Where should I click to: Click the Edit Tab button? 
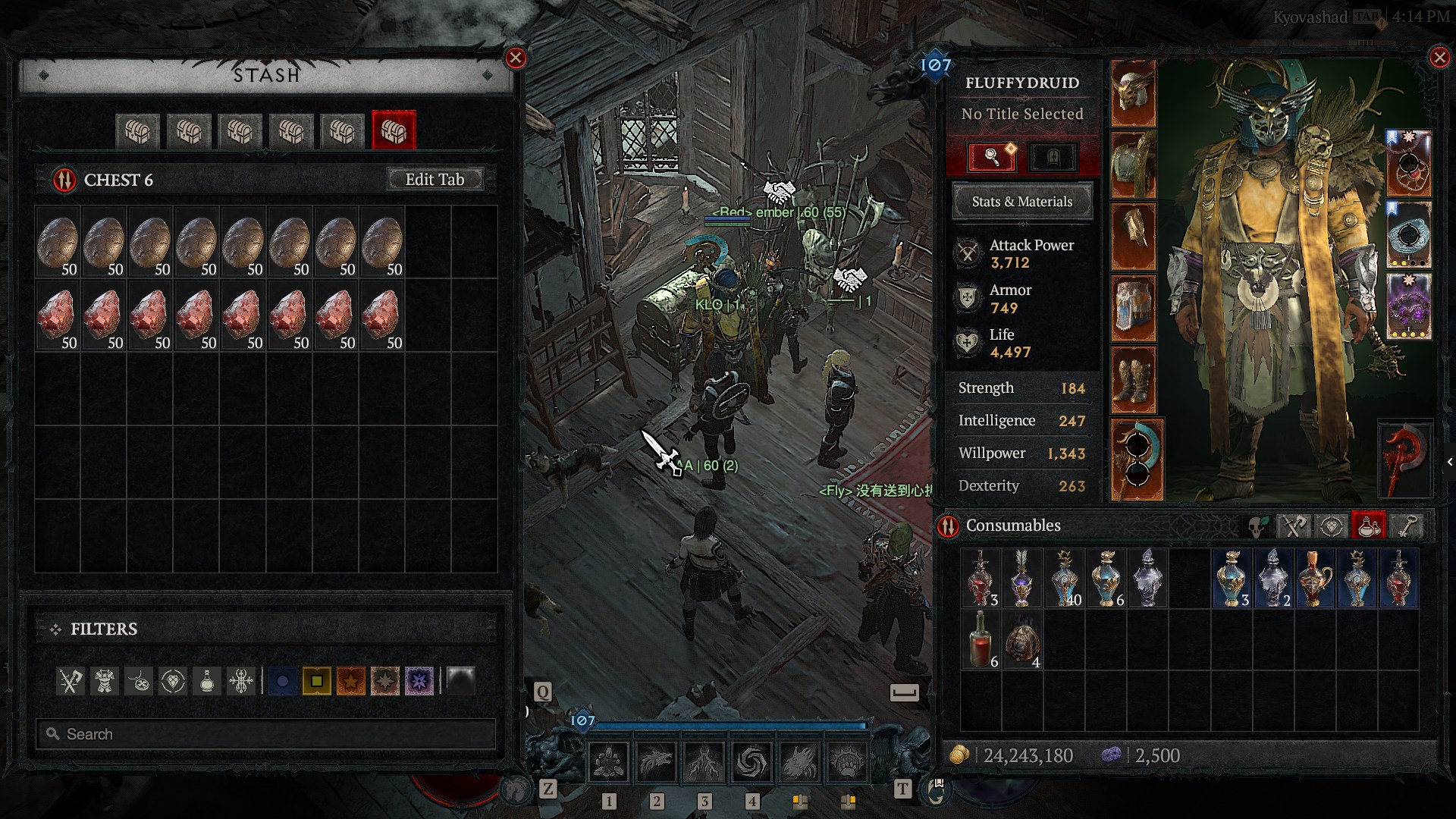[x=435, y=180]
